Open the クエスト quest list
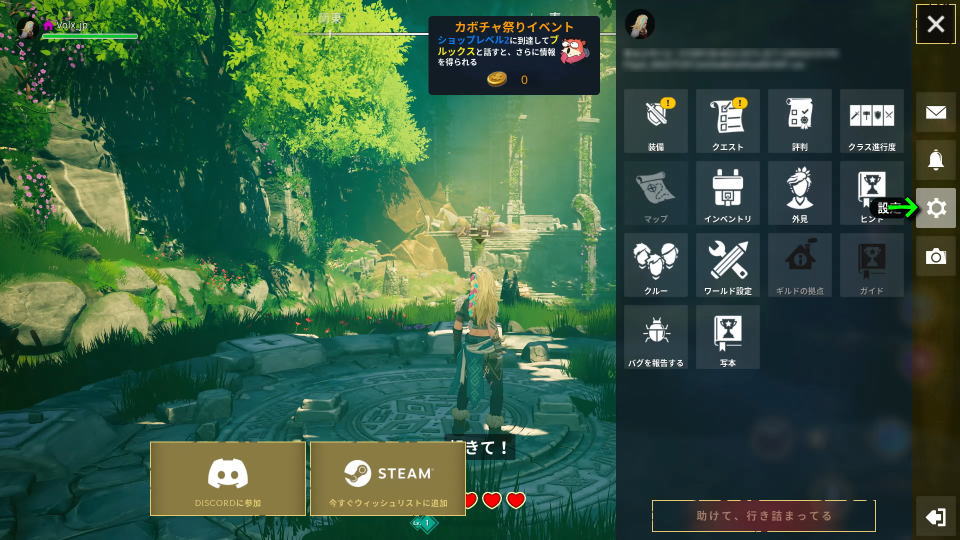 728,121
